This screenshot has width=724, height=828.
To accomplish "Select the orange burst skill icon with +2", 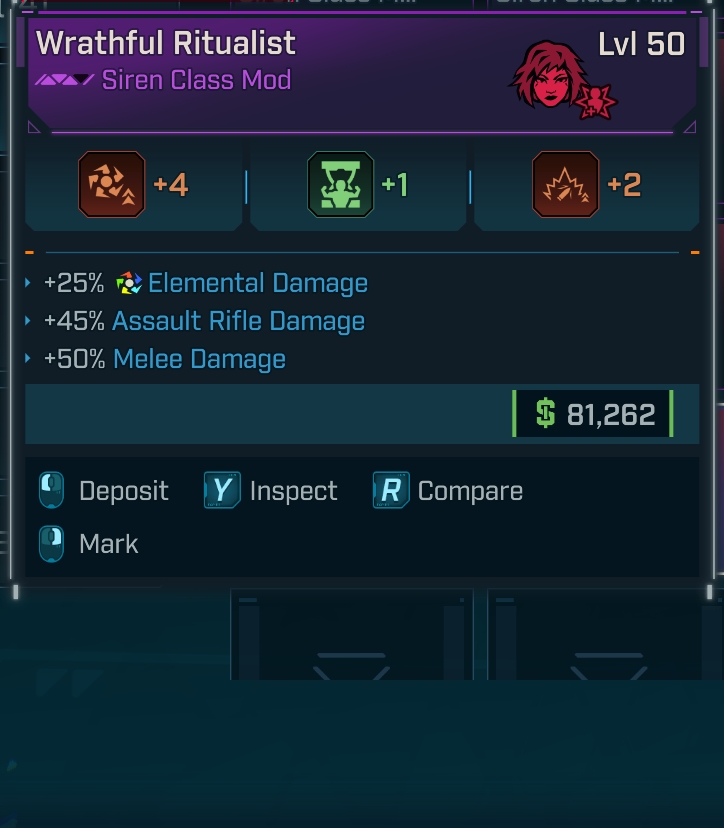I will coord(566,185).
